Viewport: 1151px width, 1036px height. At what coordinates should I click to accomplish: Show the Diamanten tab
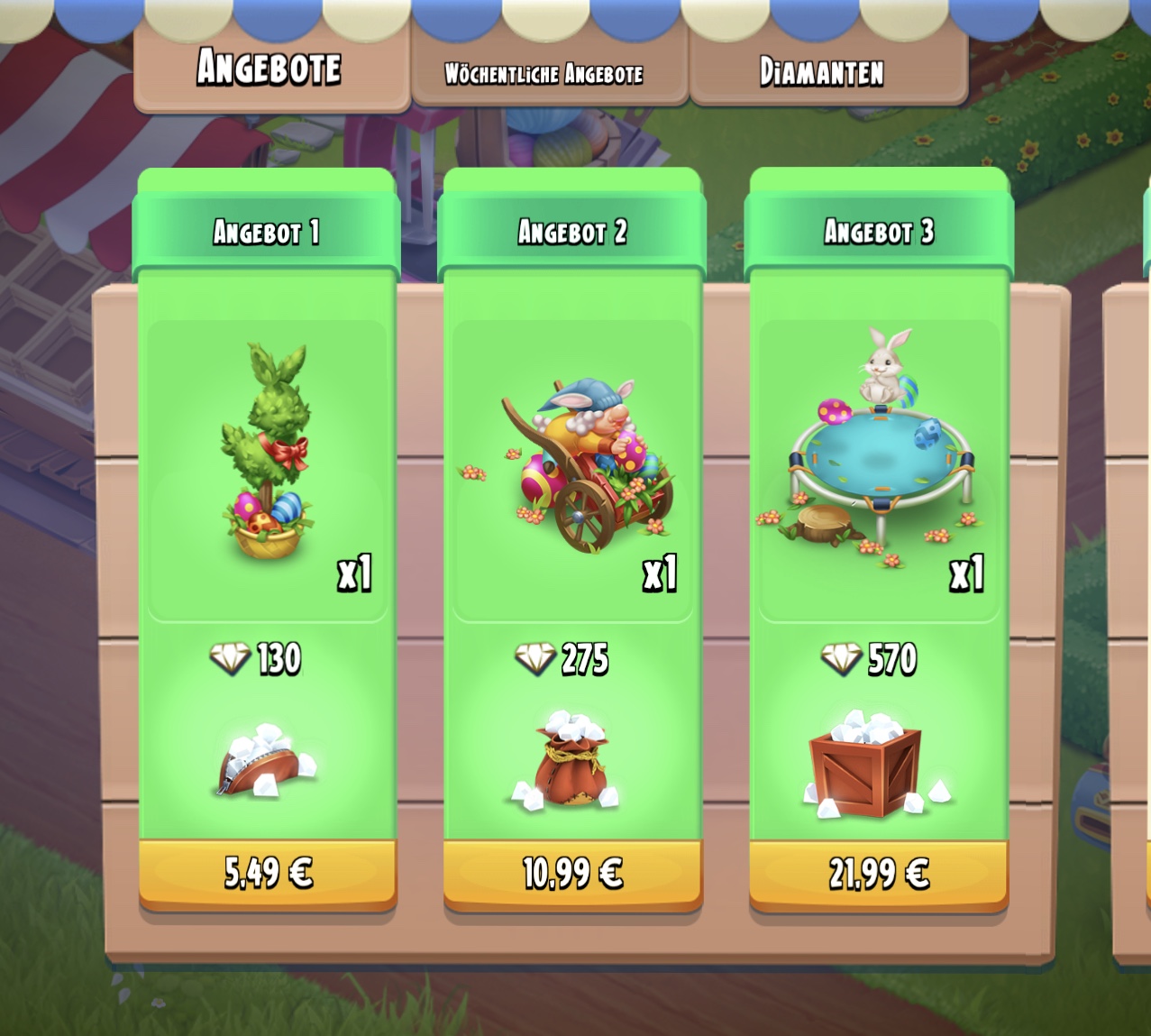[x=822, y=72]
